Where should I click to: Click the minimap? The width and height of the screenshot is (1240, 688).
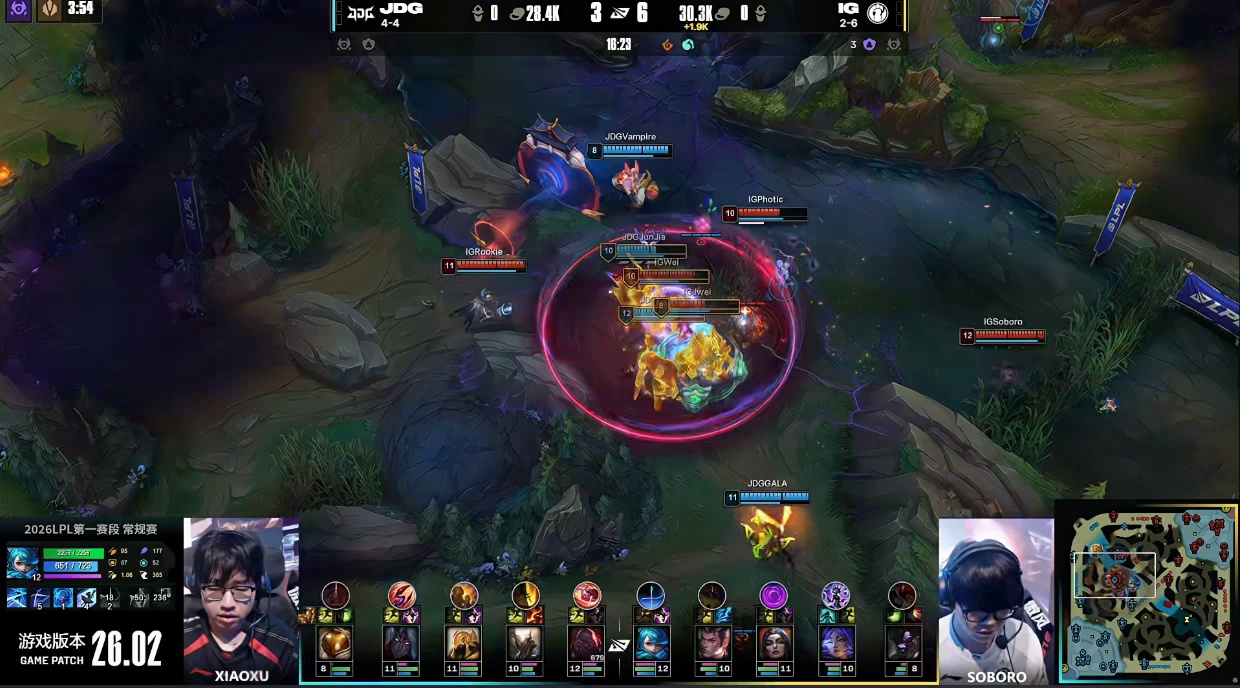pos(1146,594)
